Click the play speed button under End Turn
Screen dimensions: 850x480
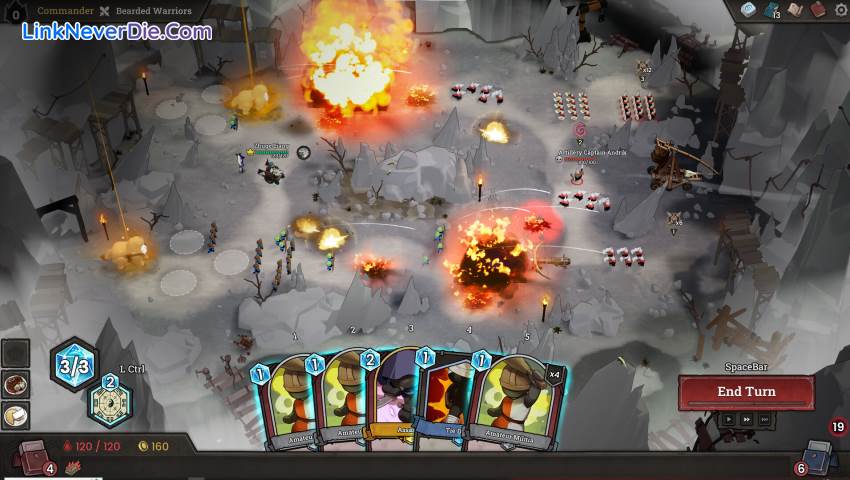(728, 420)
